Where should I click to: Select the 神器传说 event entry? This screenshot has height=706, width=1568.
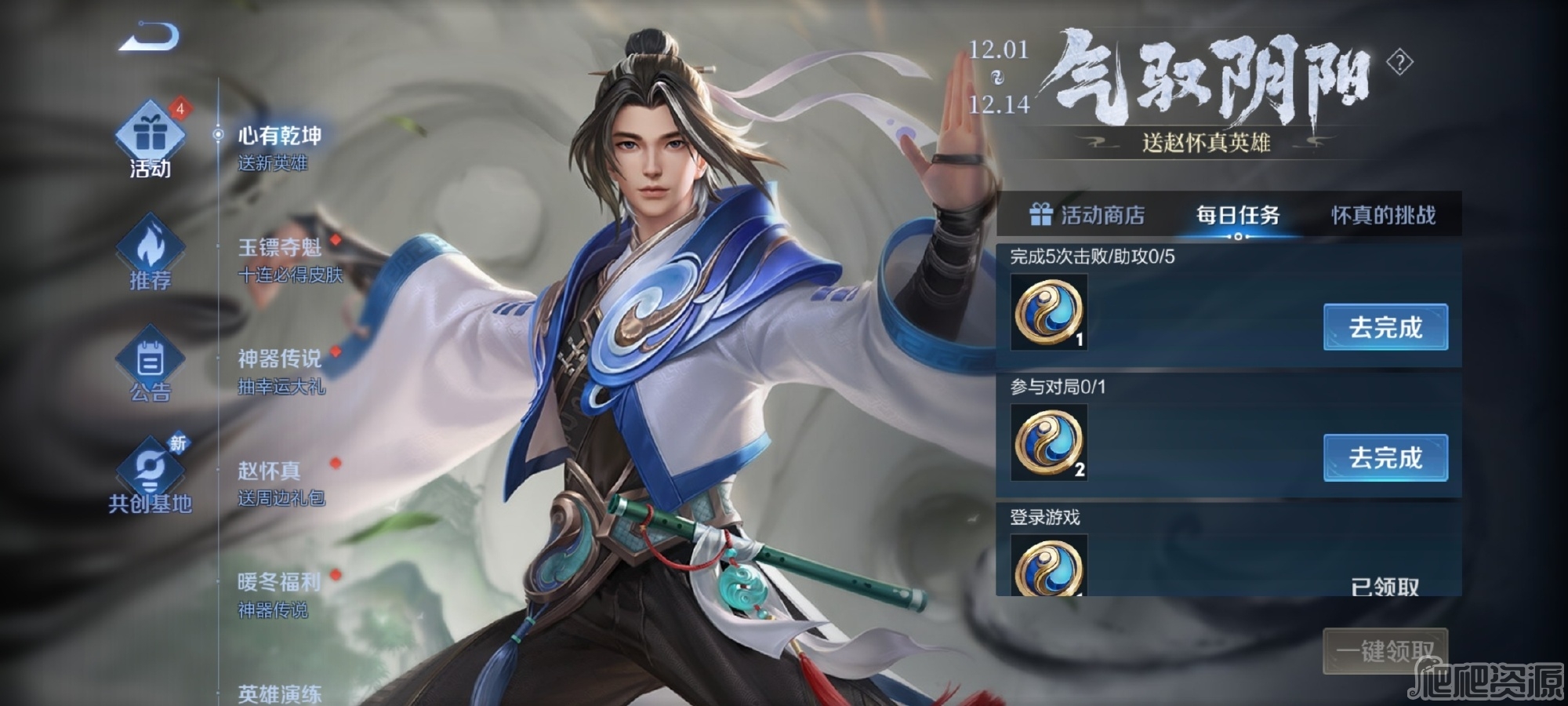click(x=281, y=371)
